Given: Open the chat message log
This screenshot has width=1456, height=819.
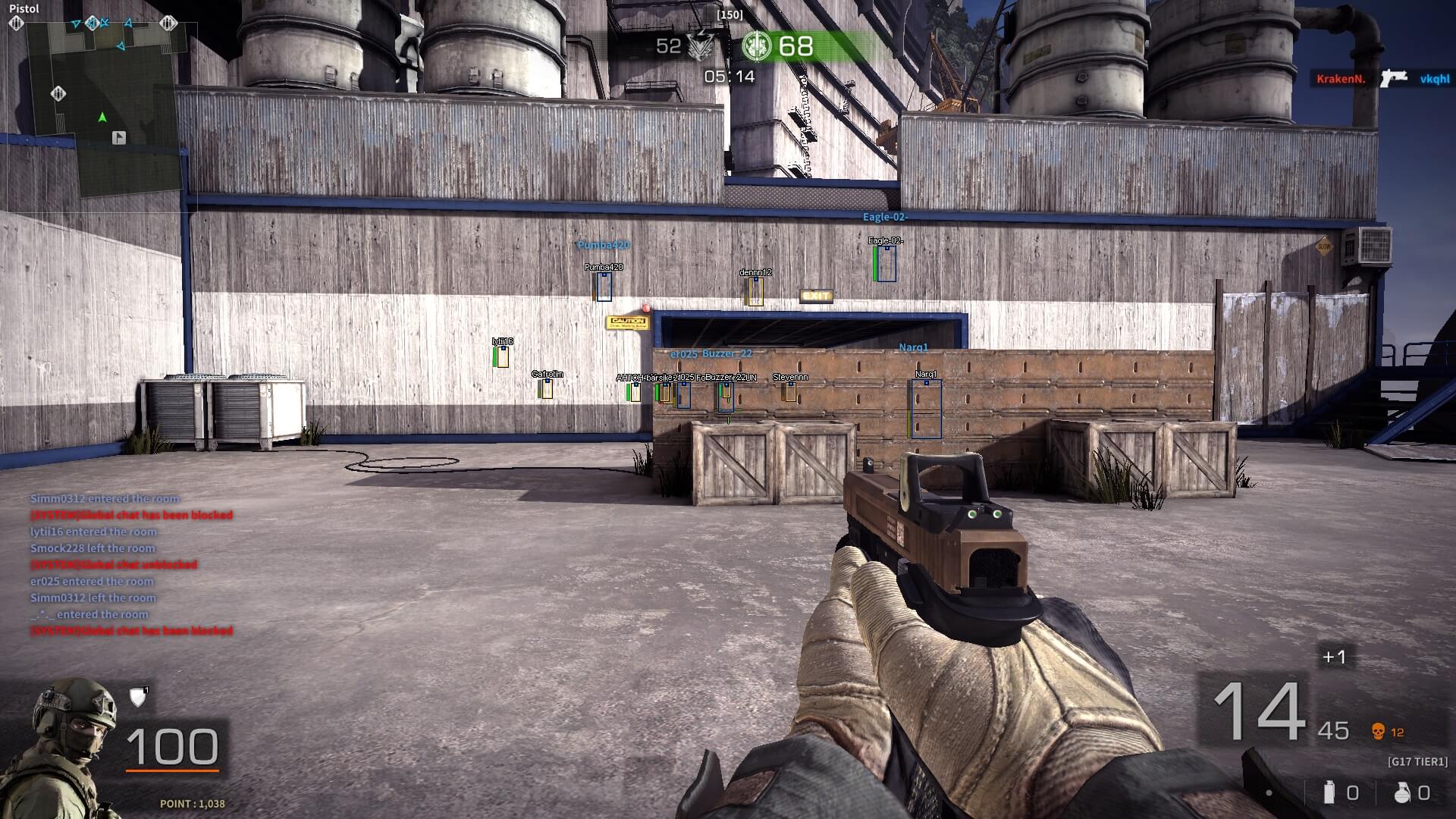Looking at the screenshot, I should 130,564.
